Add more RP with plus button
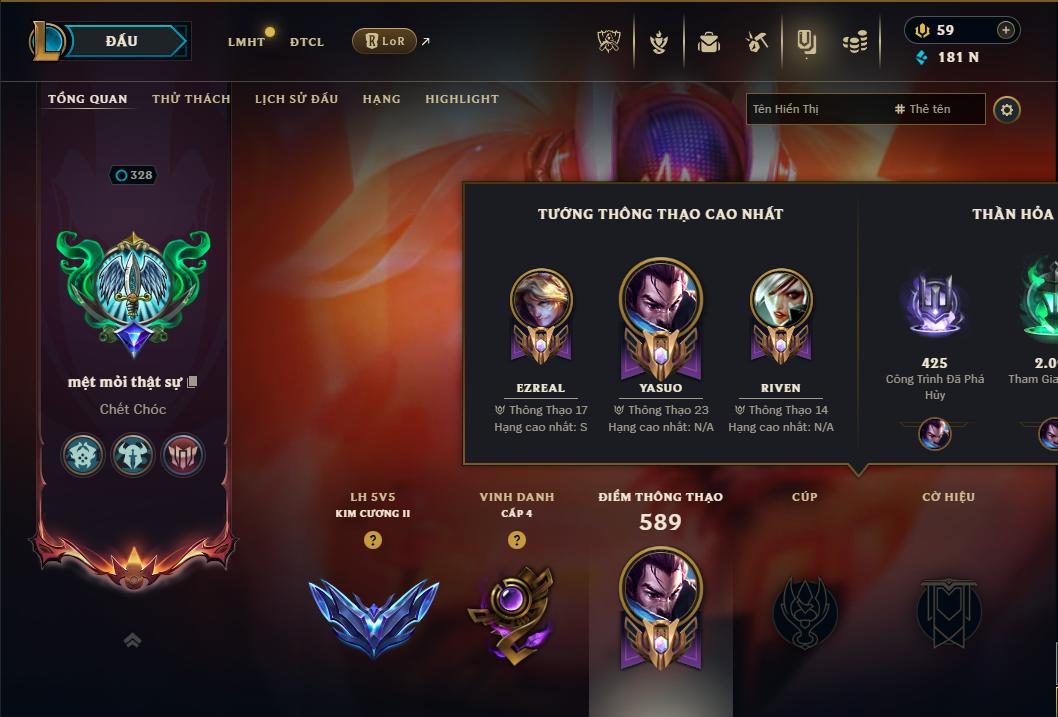 coord(1006,30)
